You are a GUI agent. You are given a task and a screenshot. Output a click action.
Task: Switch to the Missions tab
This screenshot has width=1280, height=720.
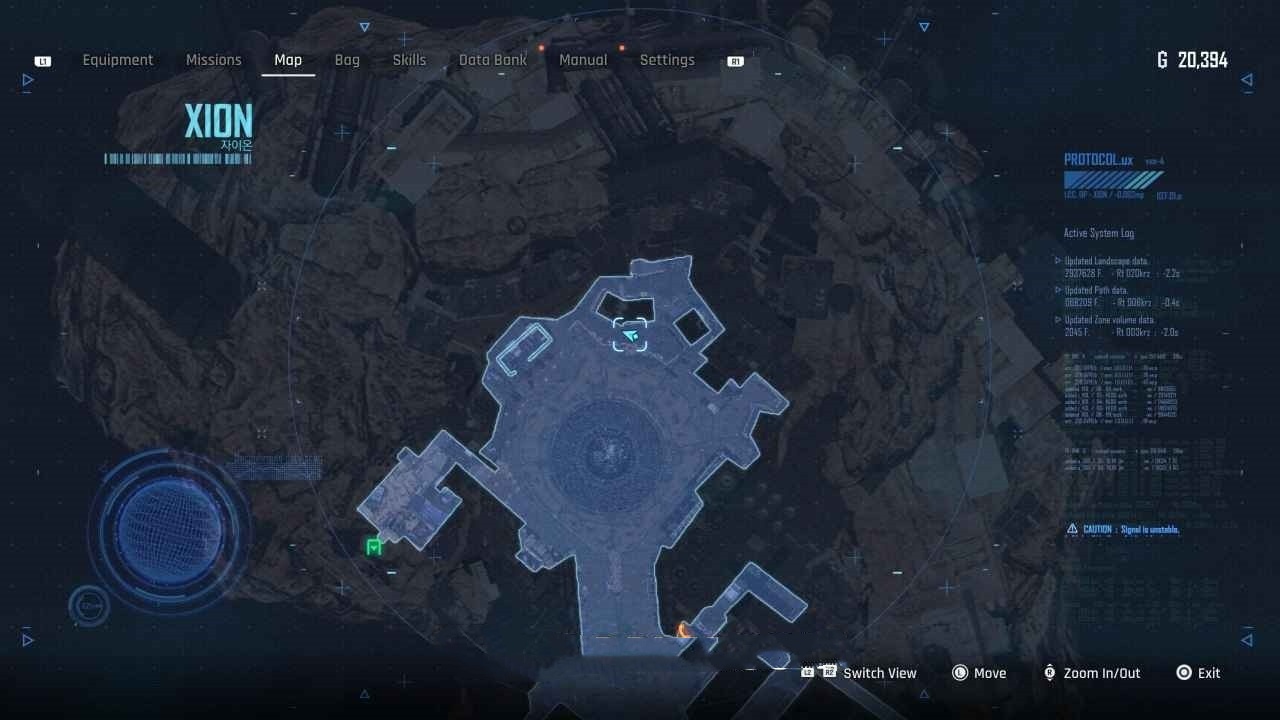pyautogui.click(x=214, y=60)
